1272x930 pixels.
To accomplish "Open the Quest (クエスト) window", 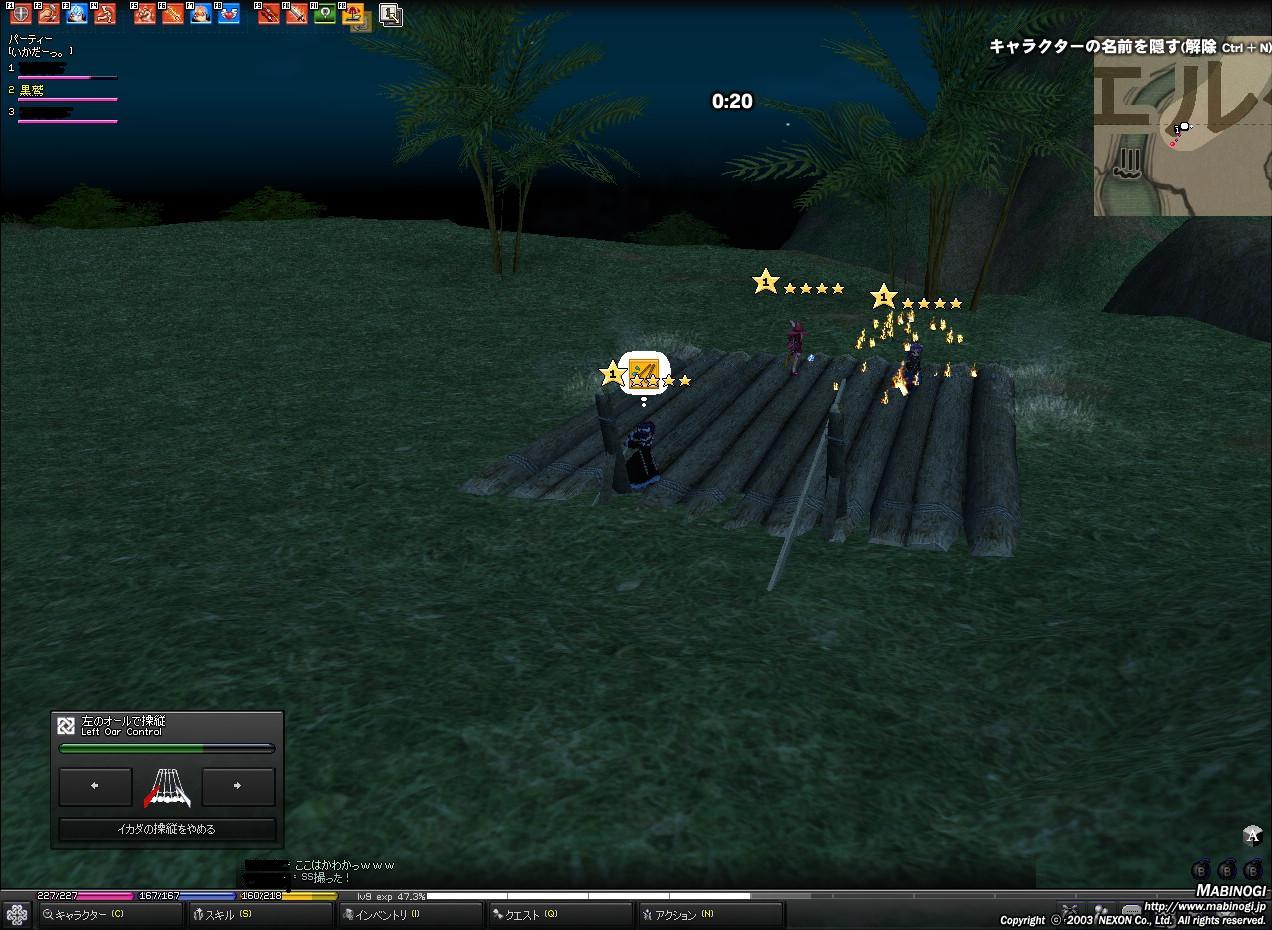I will (530, 914).
